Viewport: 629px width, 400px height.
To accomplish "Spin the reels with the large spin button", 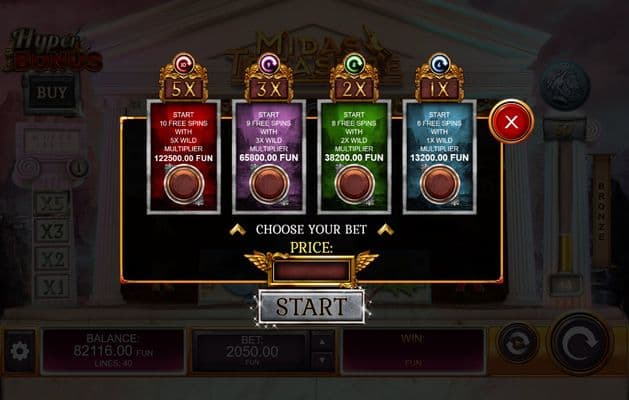I will pyautogui.click(x=580, y=342).
